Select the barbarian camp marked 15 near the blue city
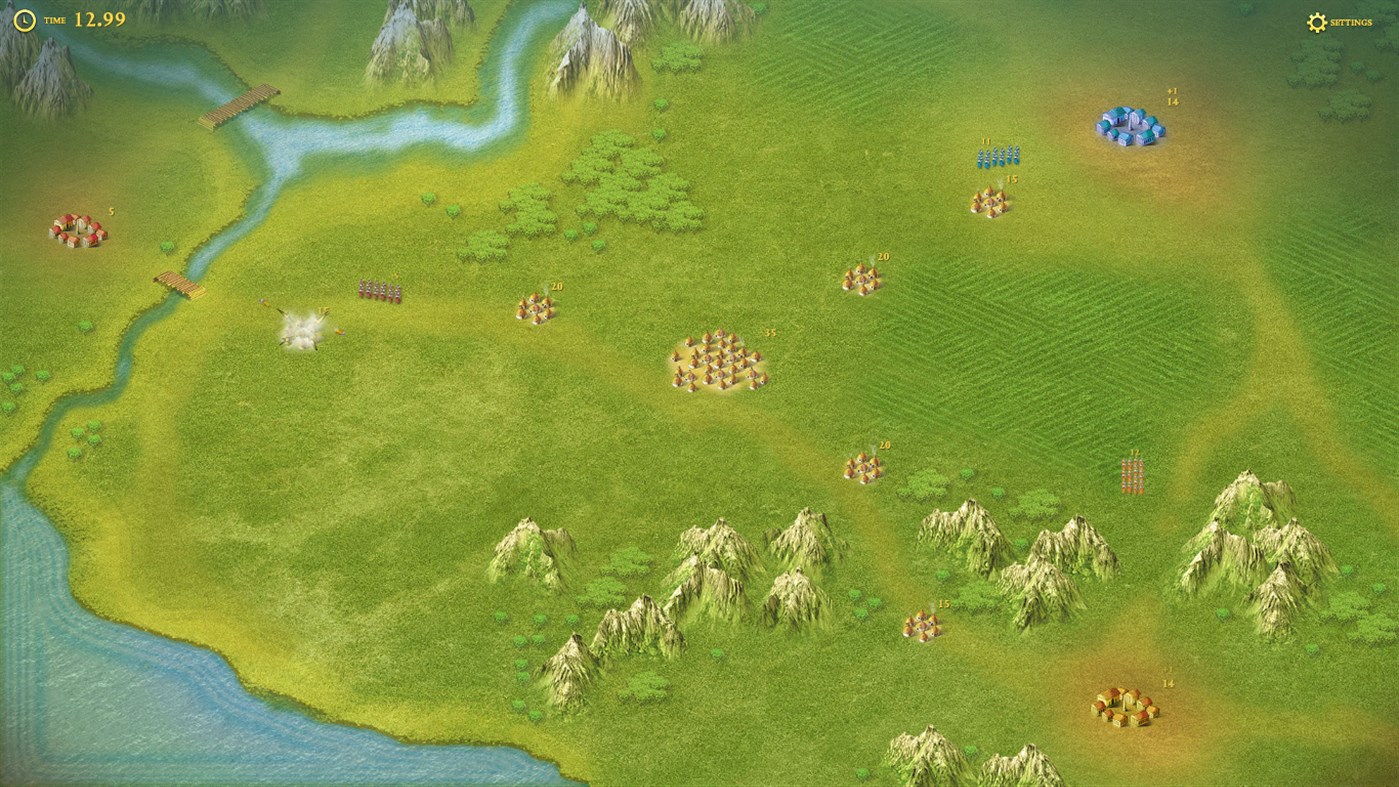Image resolution: width=1399 pixels, height=787 pixels. 991,202
